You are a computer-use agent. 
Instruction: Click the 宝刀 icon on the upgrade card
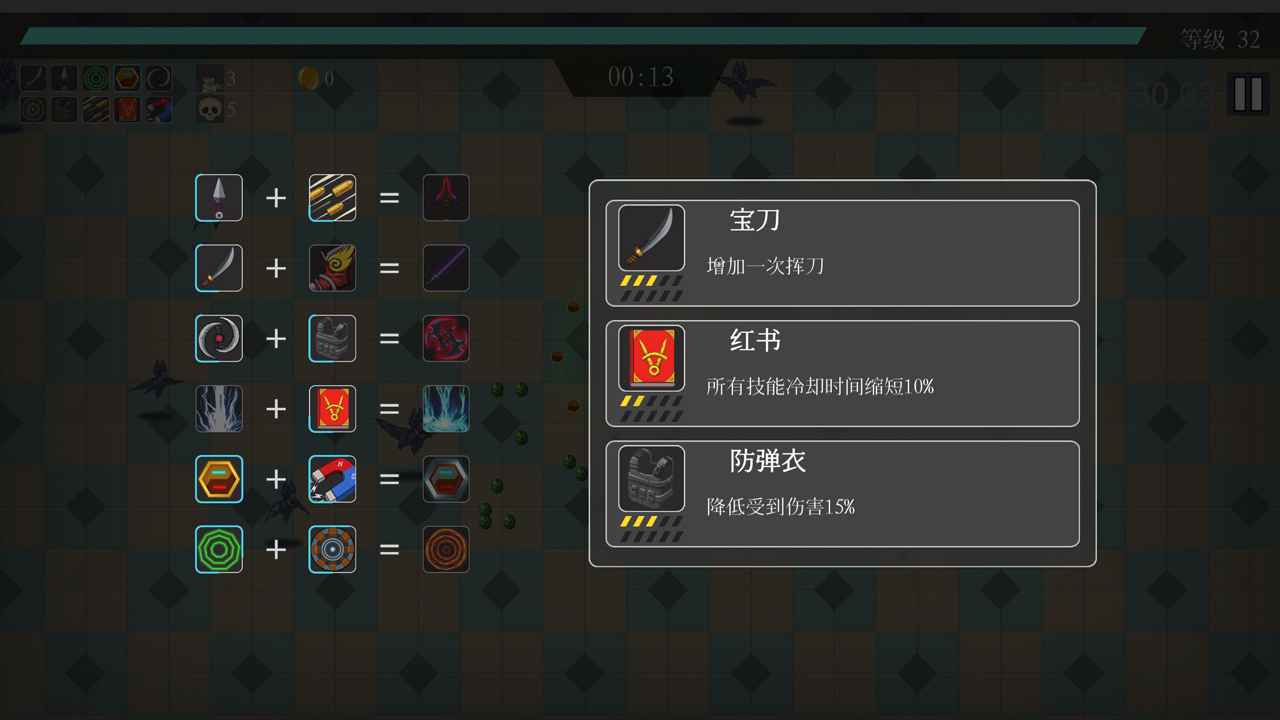pyautogui.click(x=650, y=237)
